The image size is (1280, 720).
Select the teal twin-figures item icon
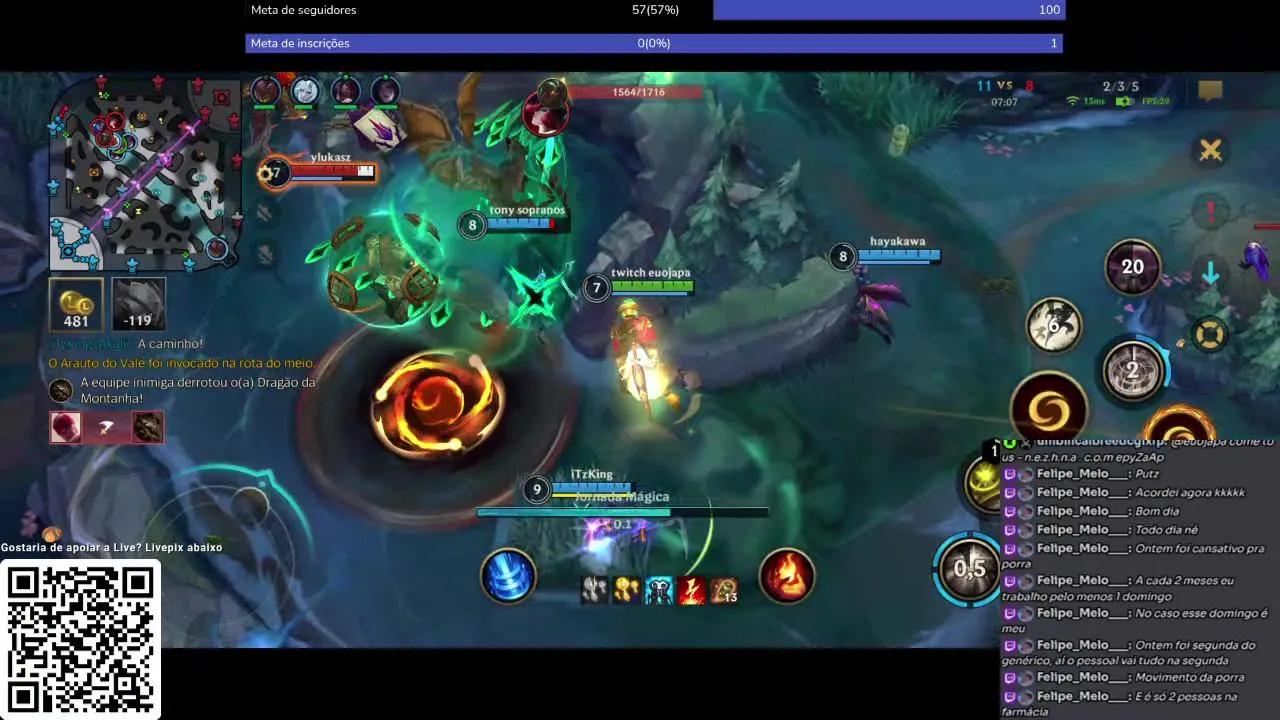[x=658, y=590]
